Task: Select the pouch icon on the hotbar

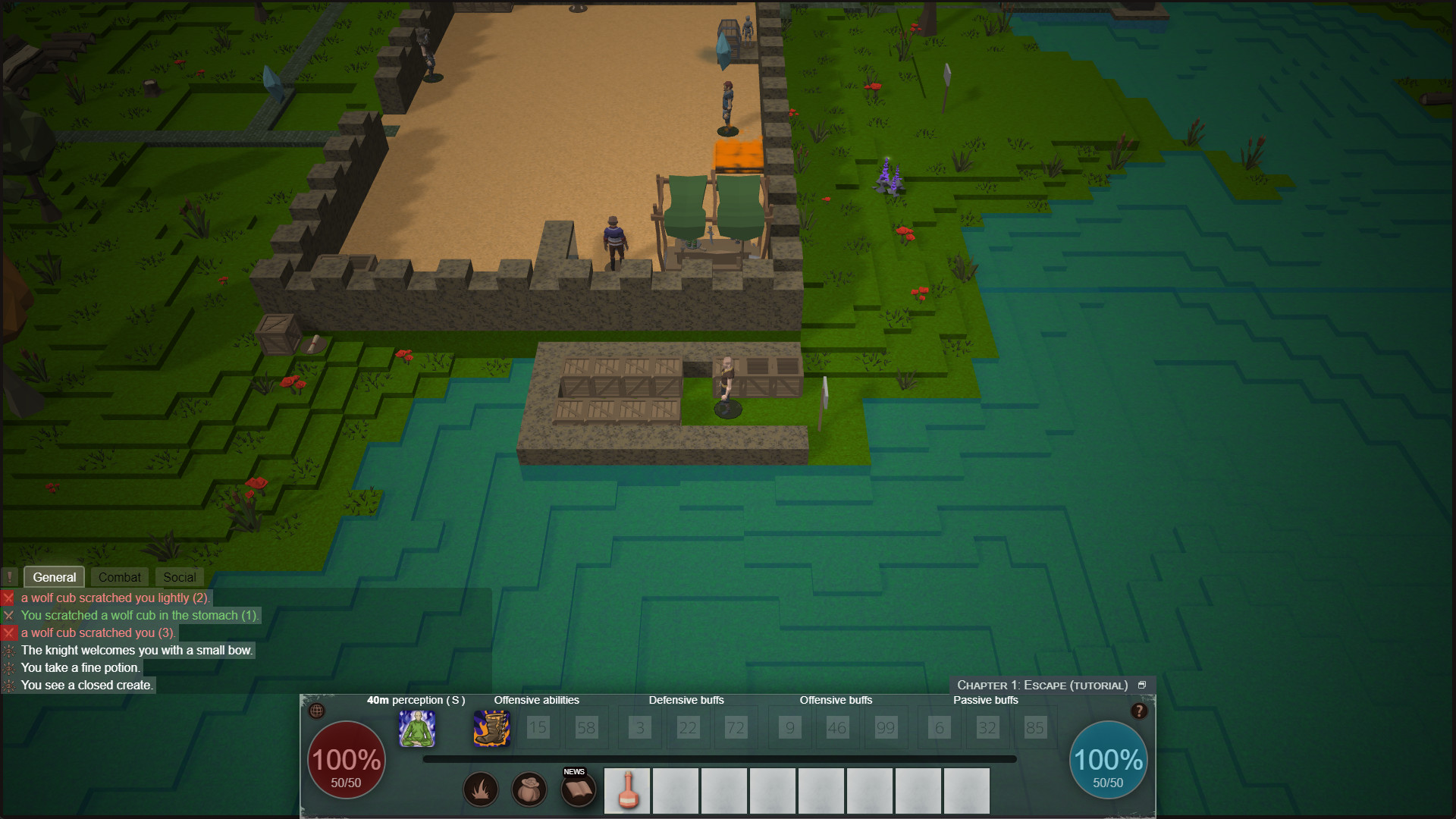Action: click(529, 789)
